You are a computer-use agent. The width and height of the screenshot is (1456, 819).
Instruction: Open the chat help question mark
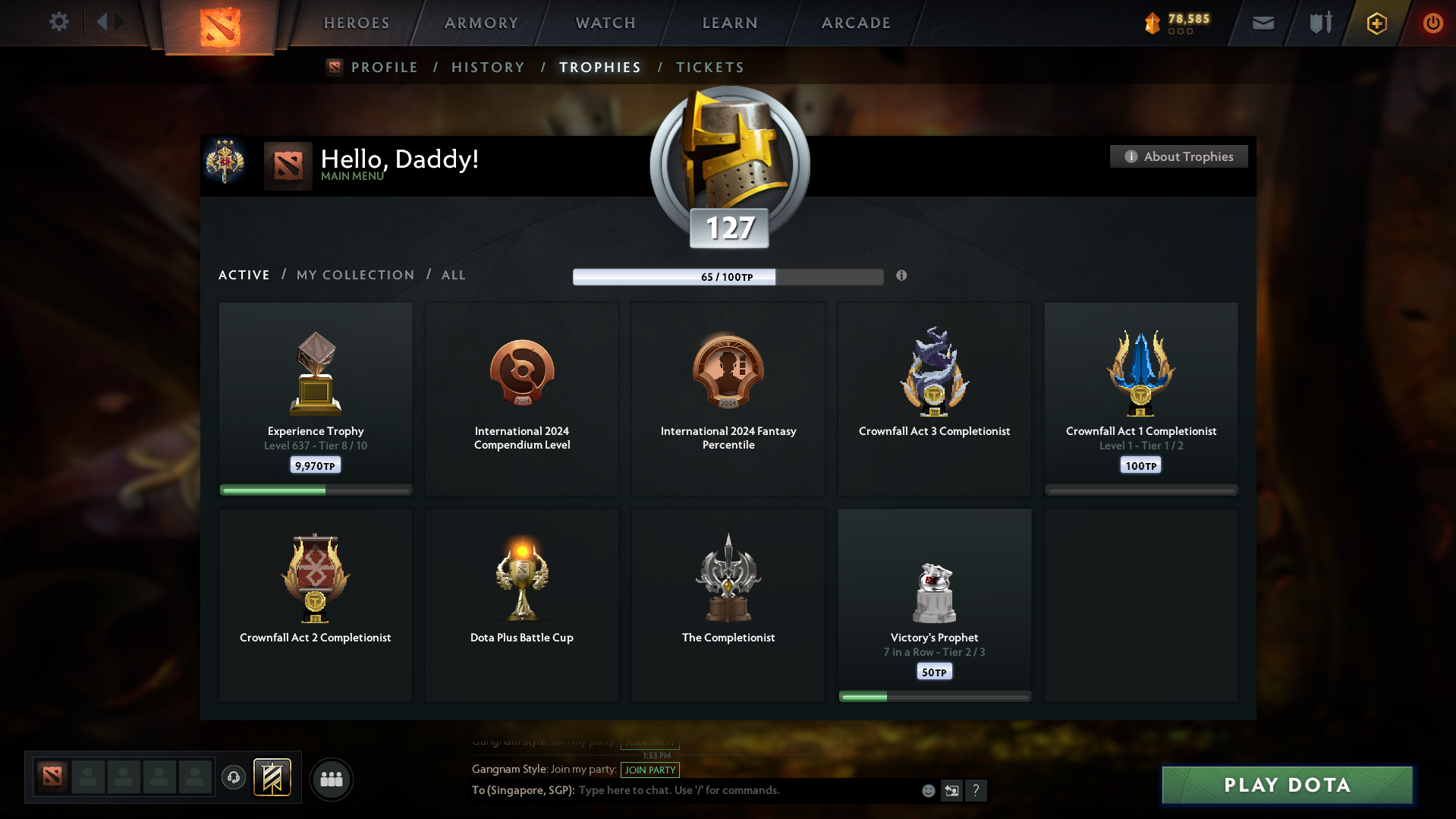976,790
